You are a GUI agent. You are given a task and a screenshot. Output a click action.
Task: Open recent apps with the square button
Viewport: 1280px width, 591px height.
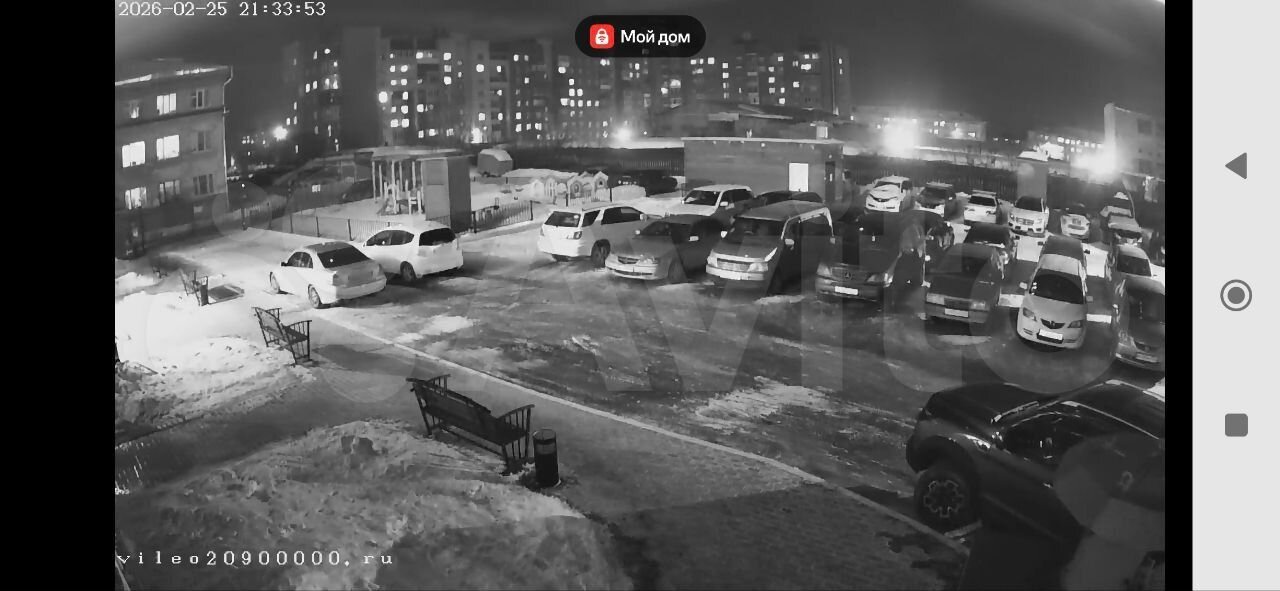coord(1236,425)
